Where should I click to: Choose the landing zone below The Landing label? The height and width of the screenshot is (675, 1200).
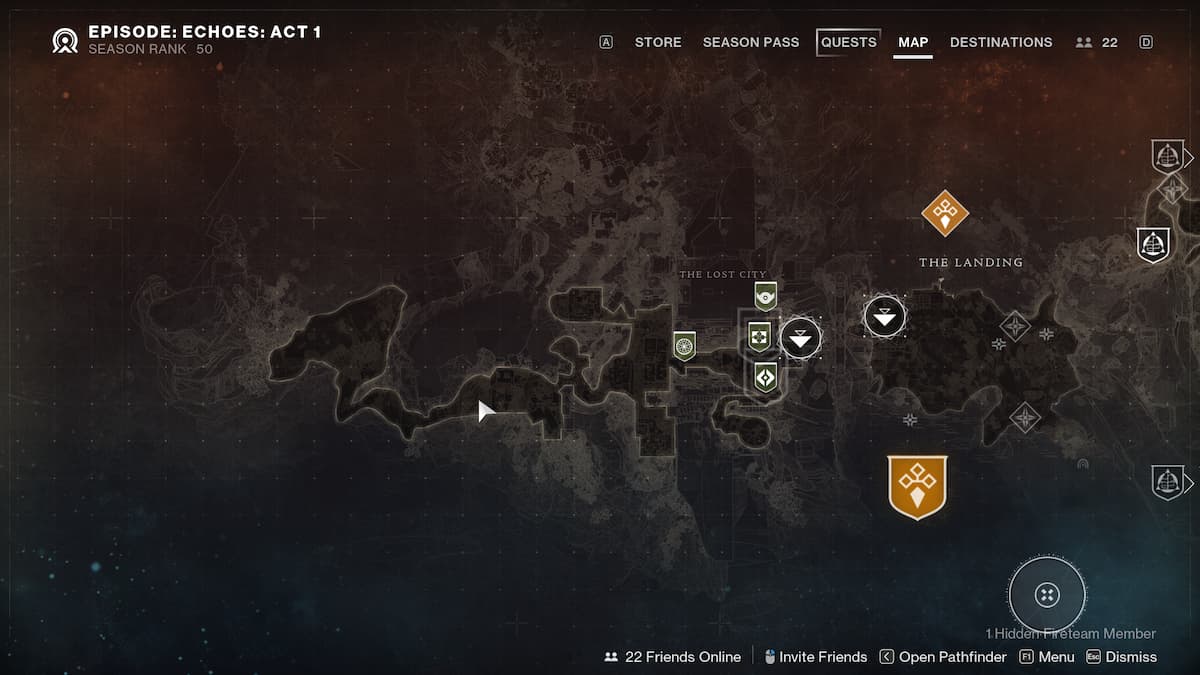885,317
